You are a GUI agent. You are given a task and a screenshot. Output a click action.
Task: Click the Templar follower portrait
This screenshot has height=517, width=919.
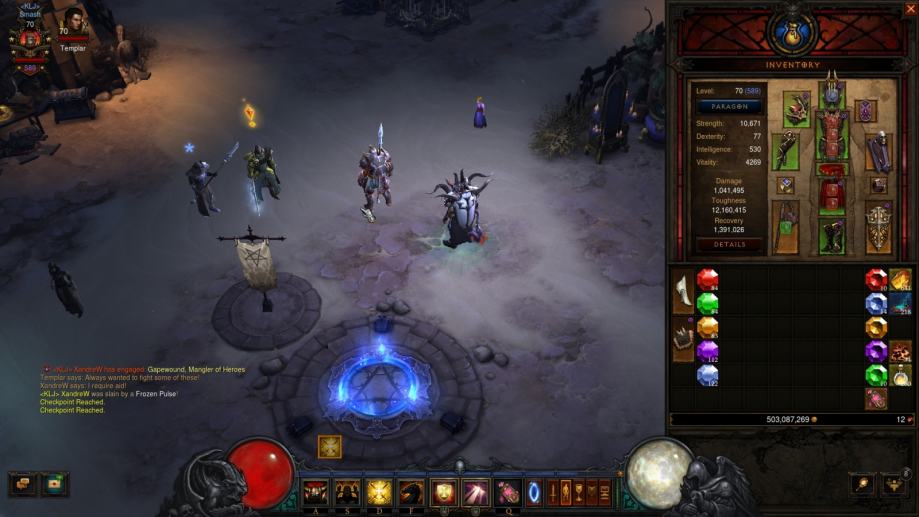point(70,20)
